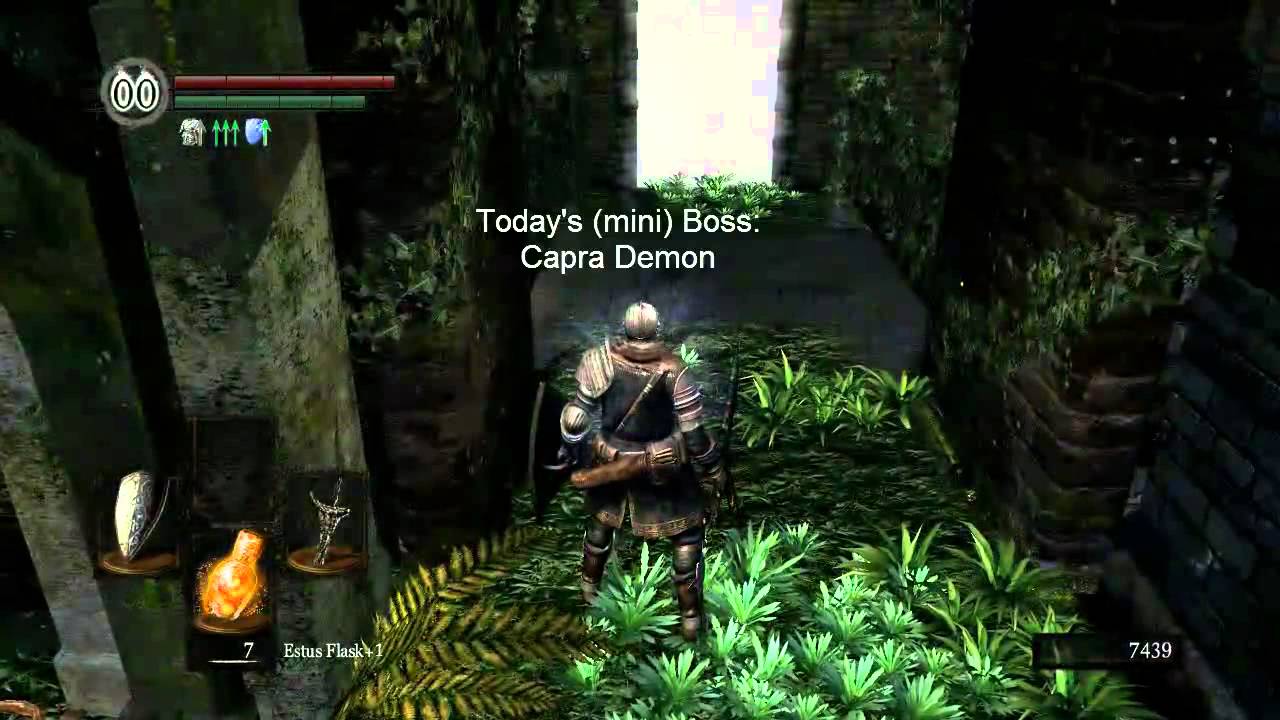This screenshot has width=1280, height=720.
Task: Click the three green arrows status icon
Action: 225,132
